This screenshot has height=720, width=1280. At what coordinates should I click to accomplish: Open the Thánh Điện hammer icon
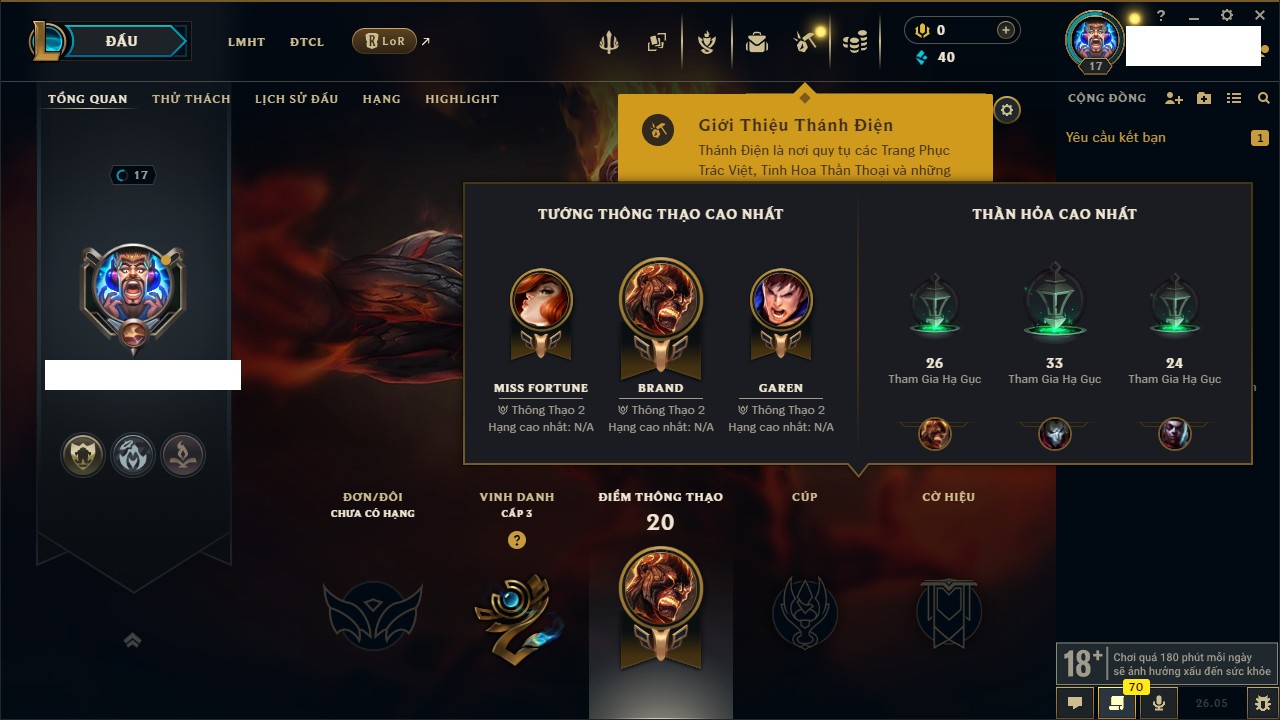805,42
